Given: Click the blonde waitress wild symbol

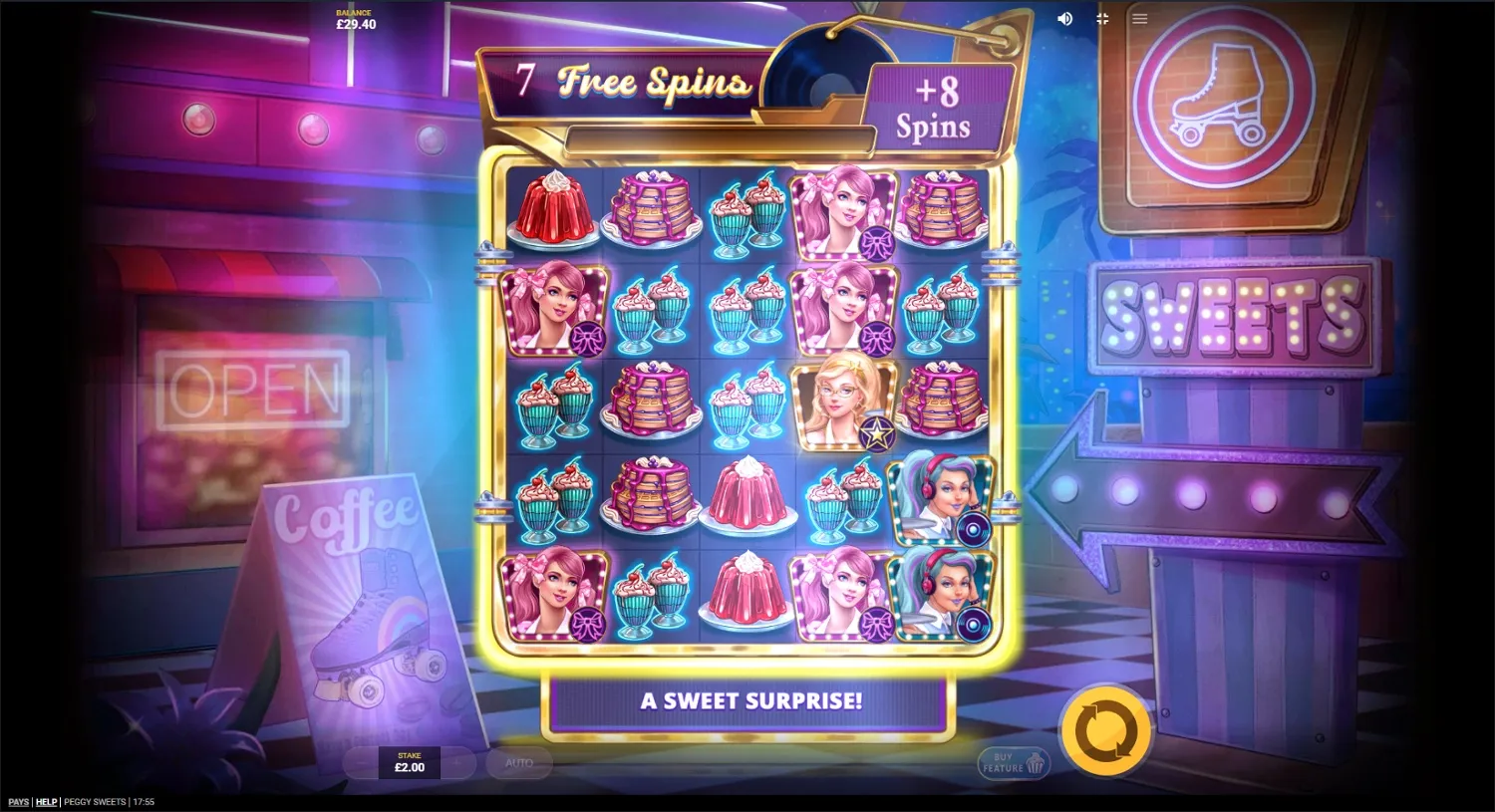Looking at the screenshot, I should [x=843, y=404].
